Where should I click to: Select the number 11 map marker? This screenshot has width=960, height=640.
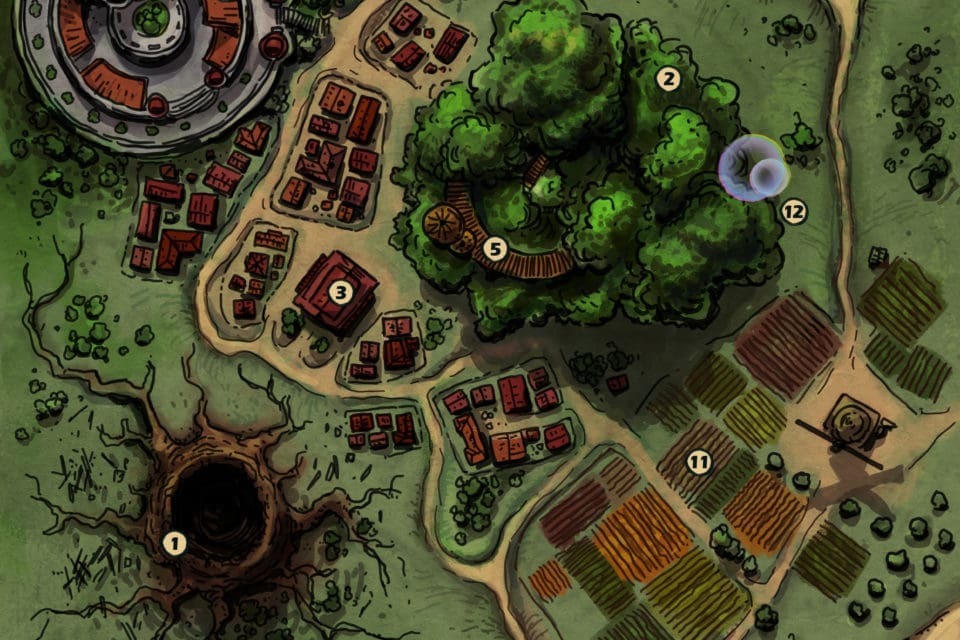pyautogui.click(x=698, y=462)
